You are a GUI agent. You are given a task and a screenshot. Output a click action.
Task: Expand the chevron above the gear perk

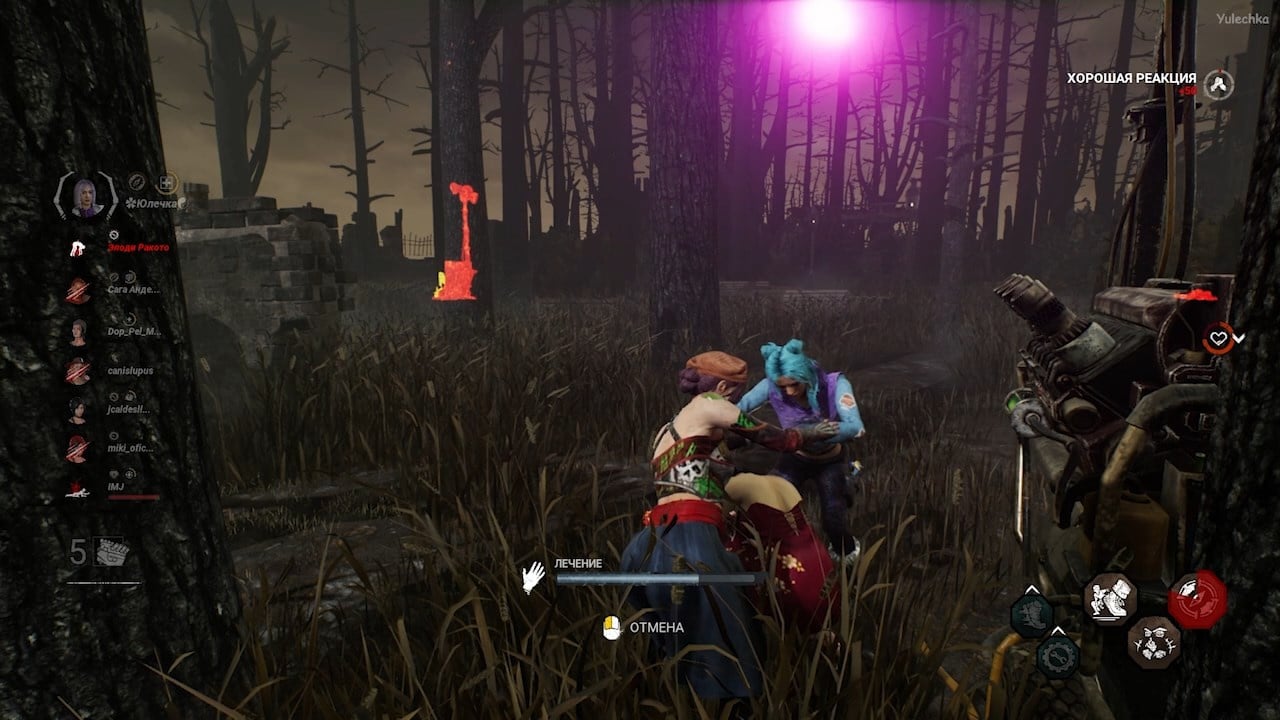[1058, 628]
